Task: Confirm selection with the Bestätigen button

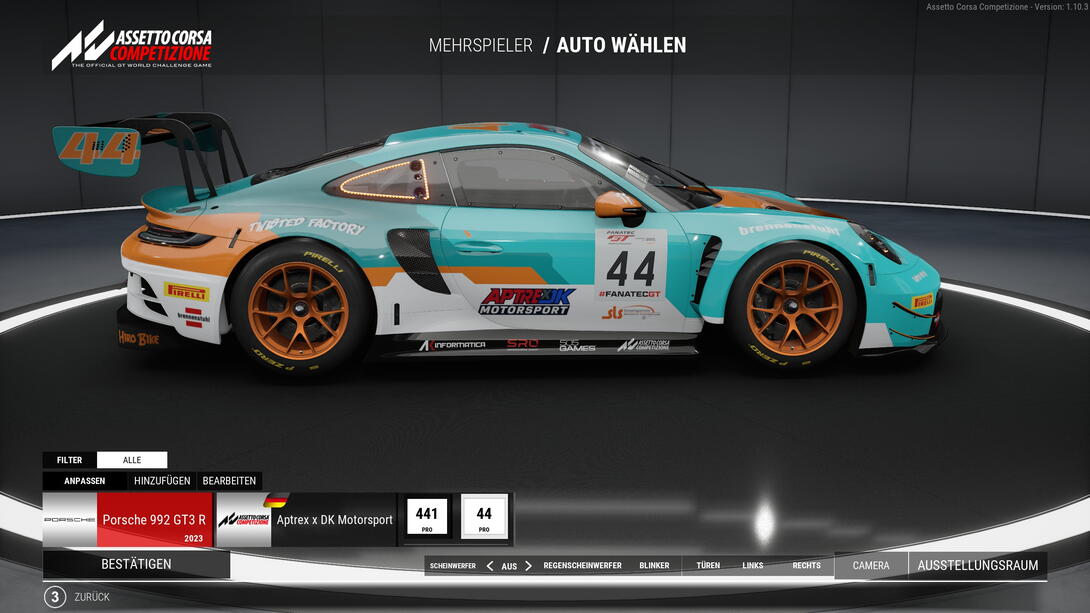Action: [136, 564]
